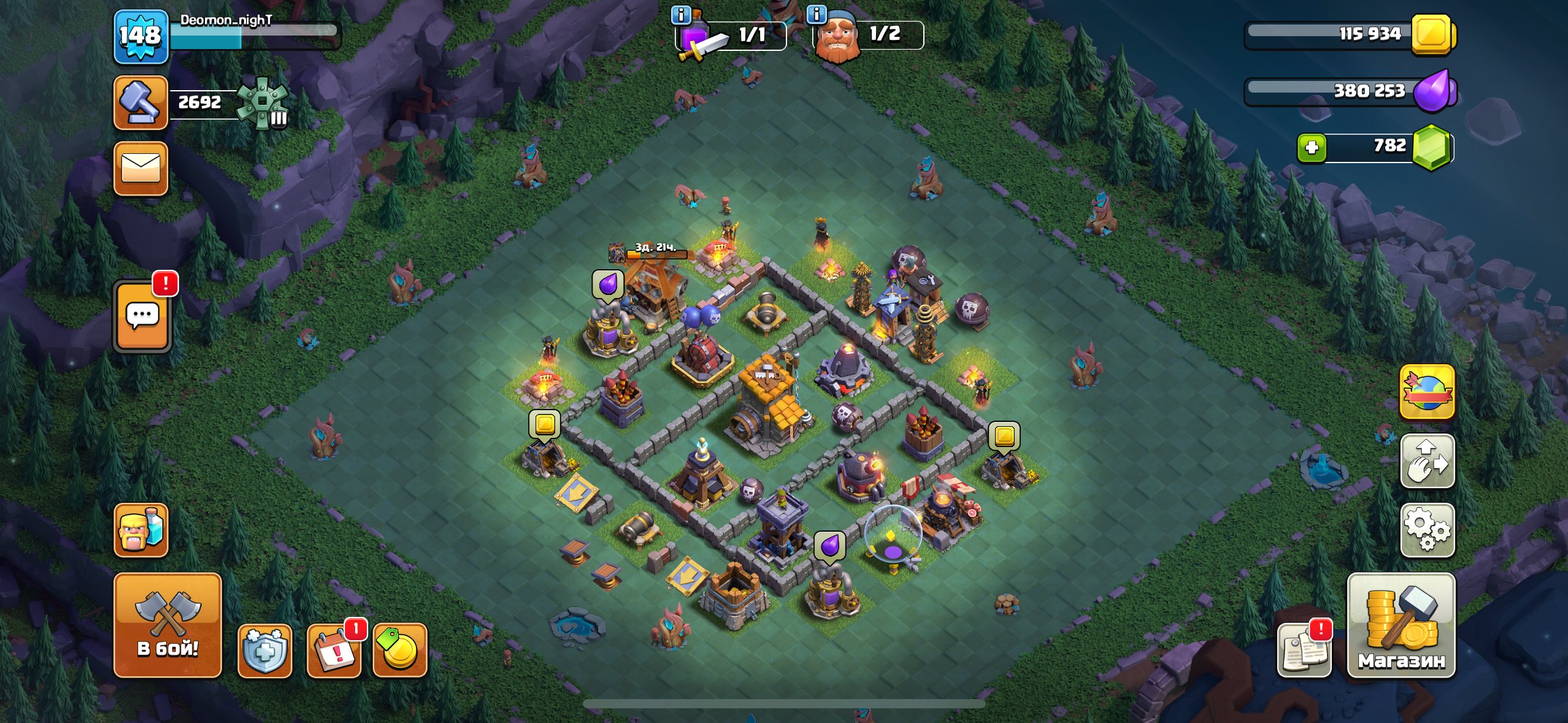Tap the builder hammer trophy icon

point(140,102)
